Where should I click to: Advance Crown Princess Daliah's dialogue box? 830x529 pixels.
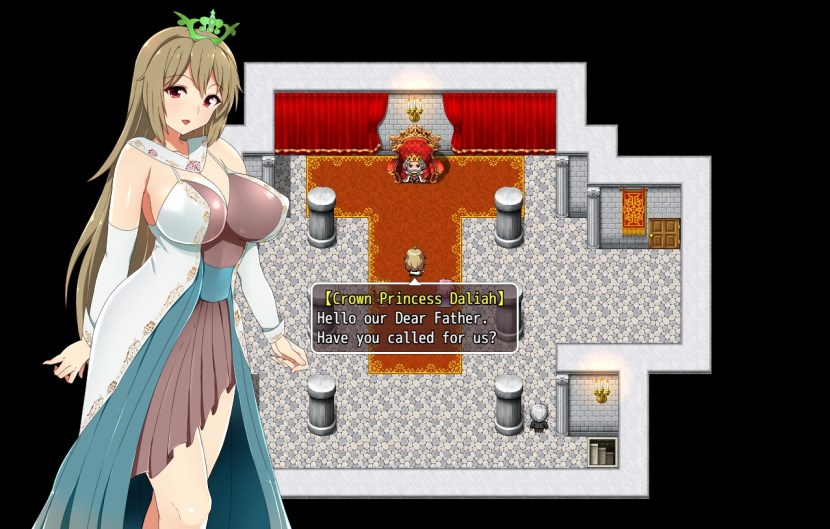pyautogui.click(x=415, y=318)
